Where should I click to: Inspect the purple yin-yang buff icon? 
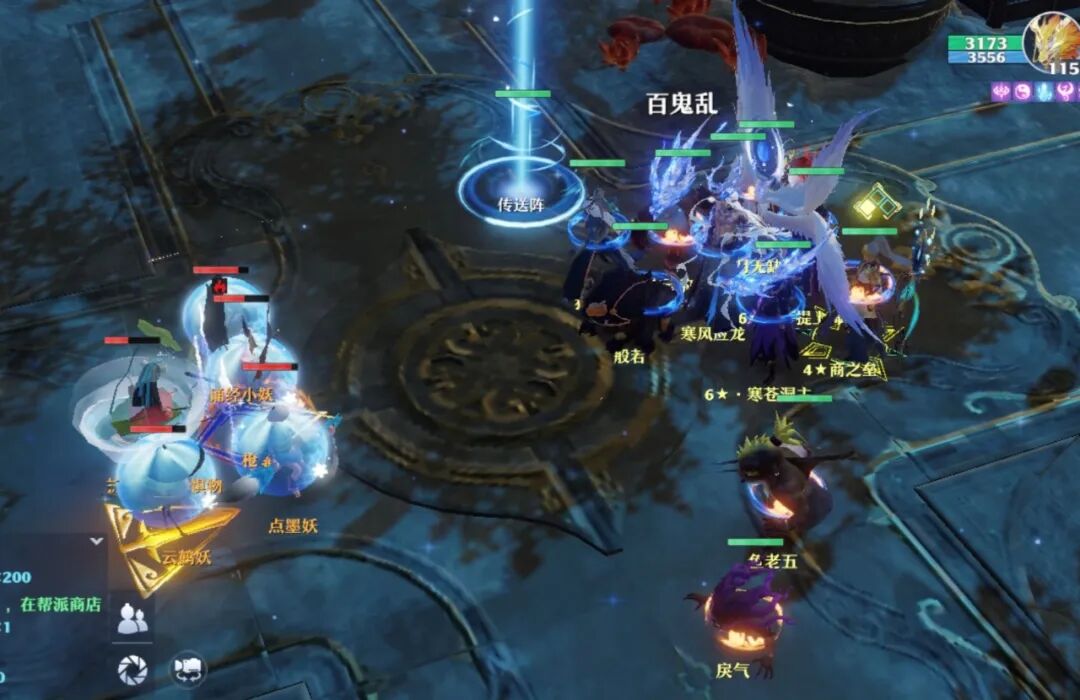(x=1022, y=92)
